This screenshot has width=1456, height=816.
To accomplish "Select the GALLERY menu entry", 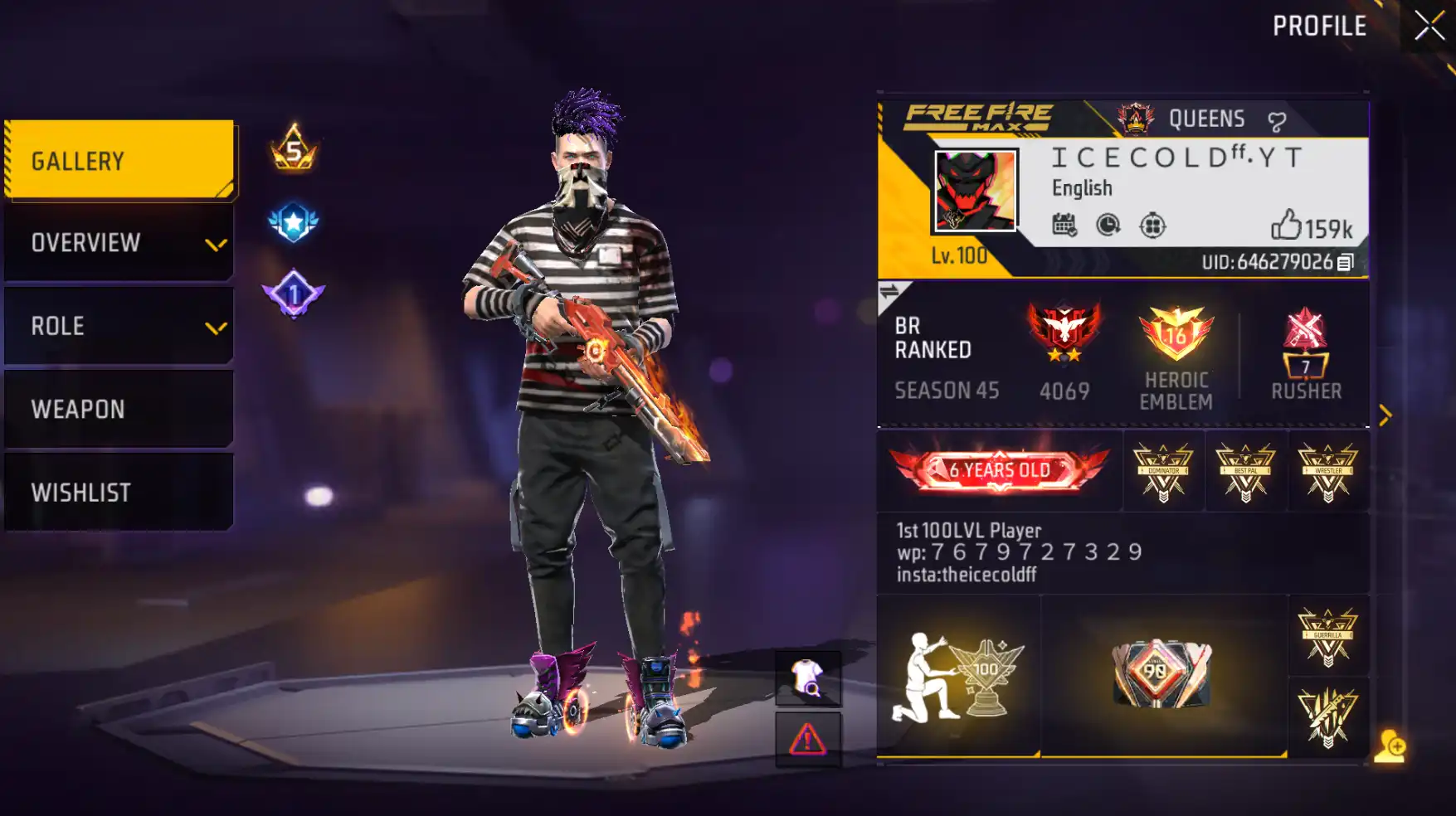I will click(116, 159).
